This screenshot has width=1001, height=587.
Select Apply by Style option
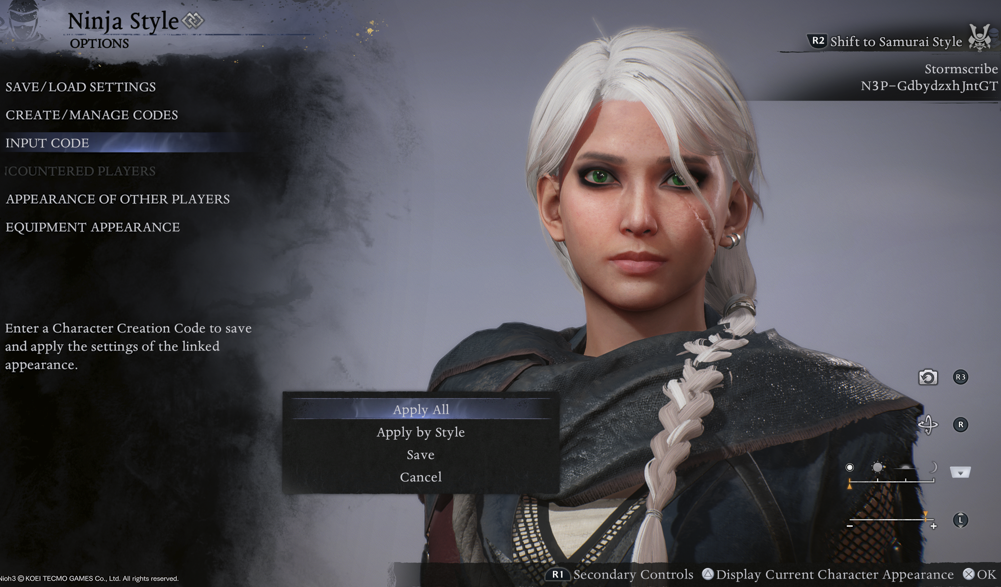pos(421,432)
